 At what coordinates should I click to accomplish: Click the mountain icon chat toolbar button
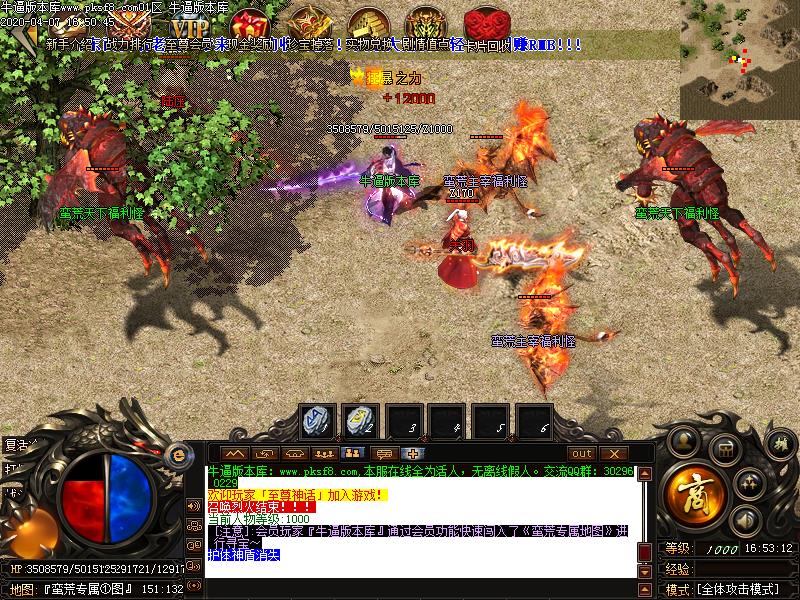(234, 453)
